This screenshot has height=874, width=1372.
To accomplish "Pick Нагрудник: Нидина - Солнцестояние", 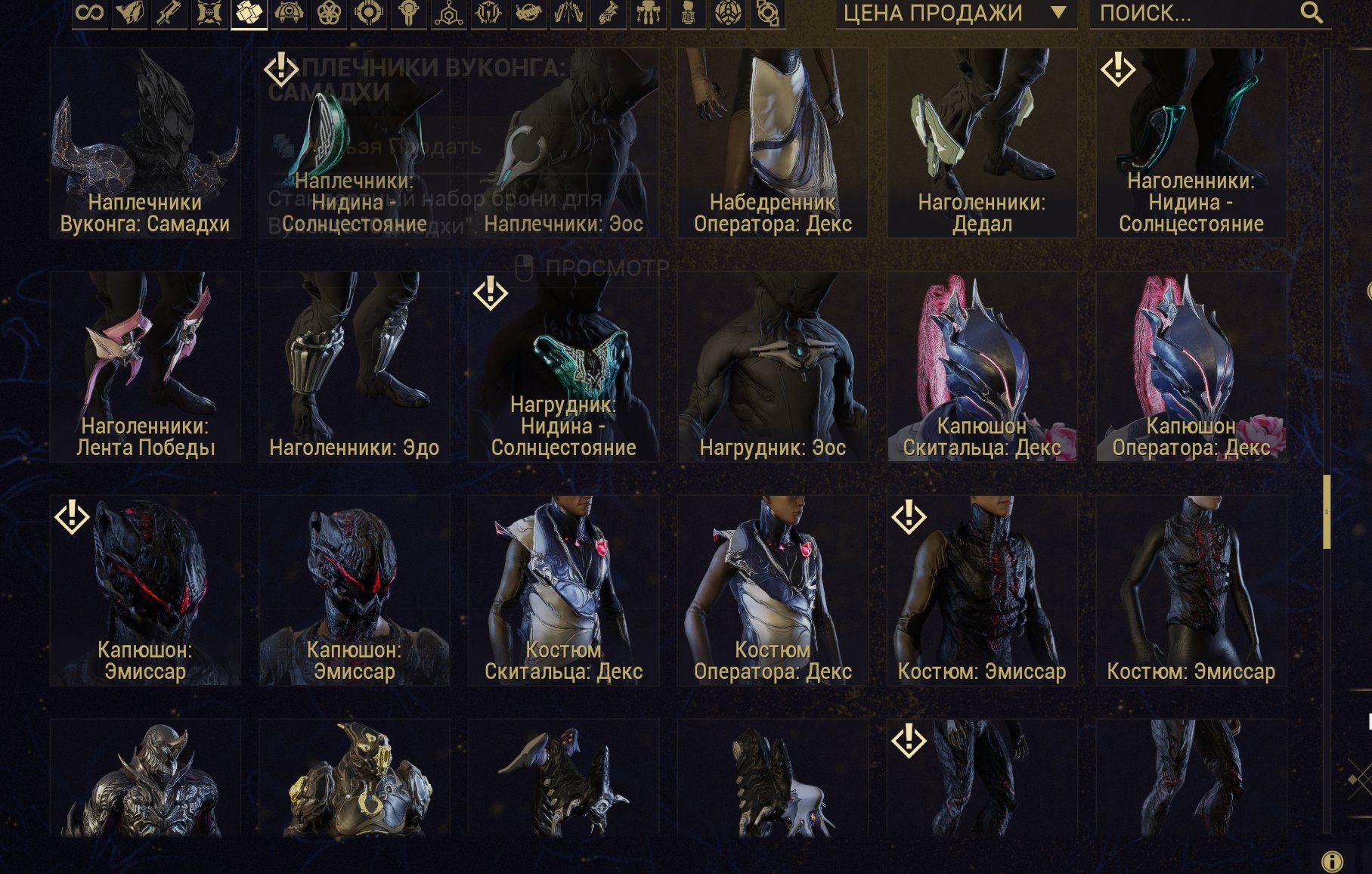I will pos(563,367).
